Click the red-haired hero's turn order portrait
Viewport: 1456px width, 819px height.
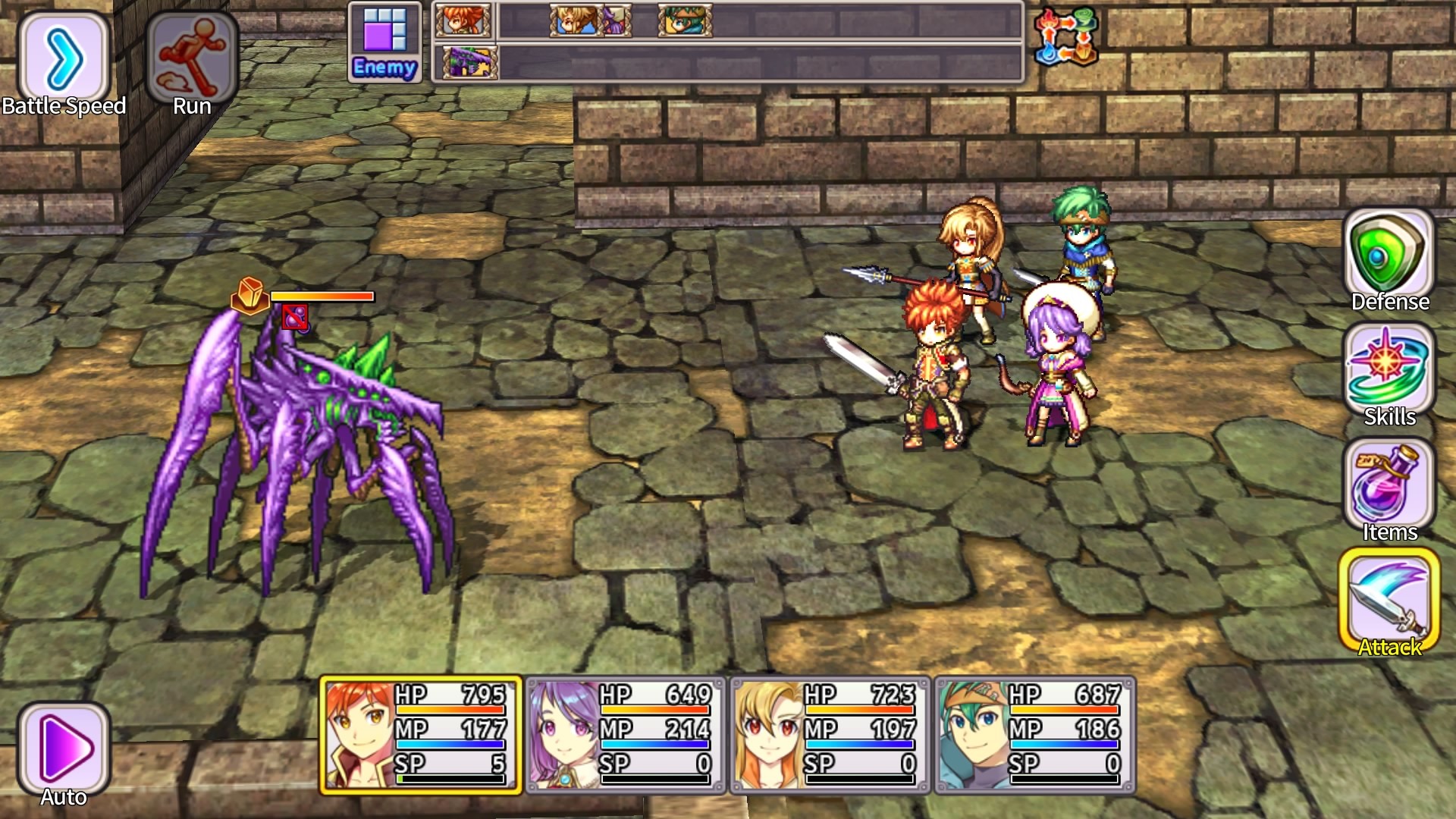(x=463, y=21)
